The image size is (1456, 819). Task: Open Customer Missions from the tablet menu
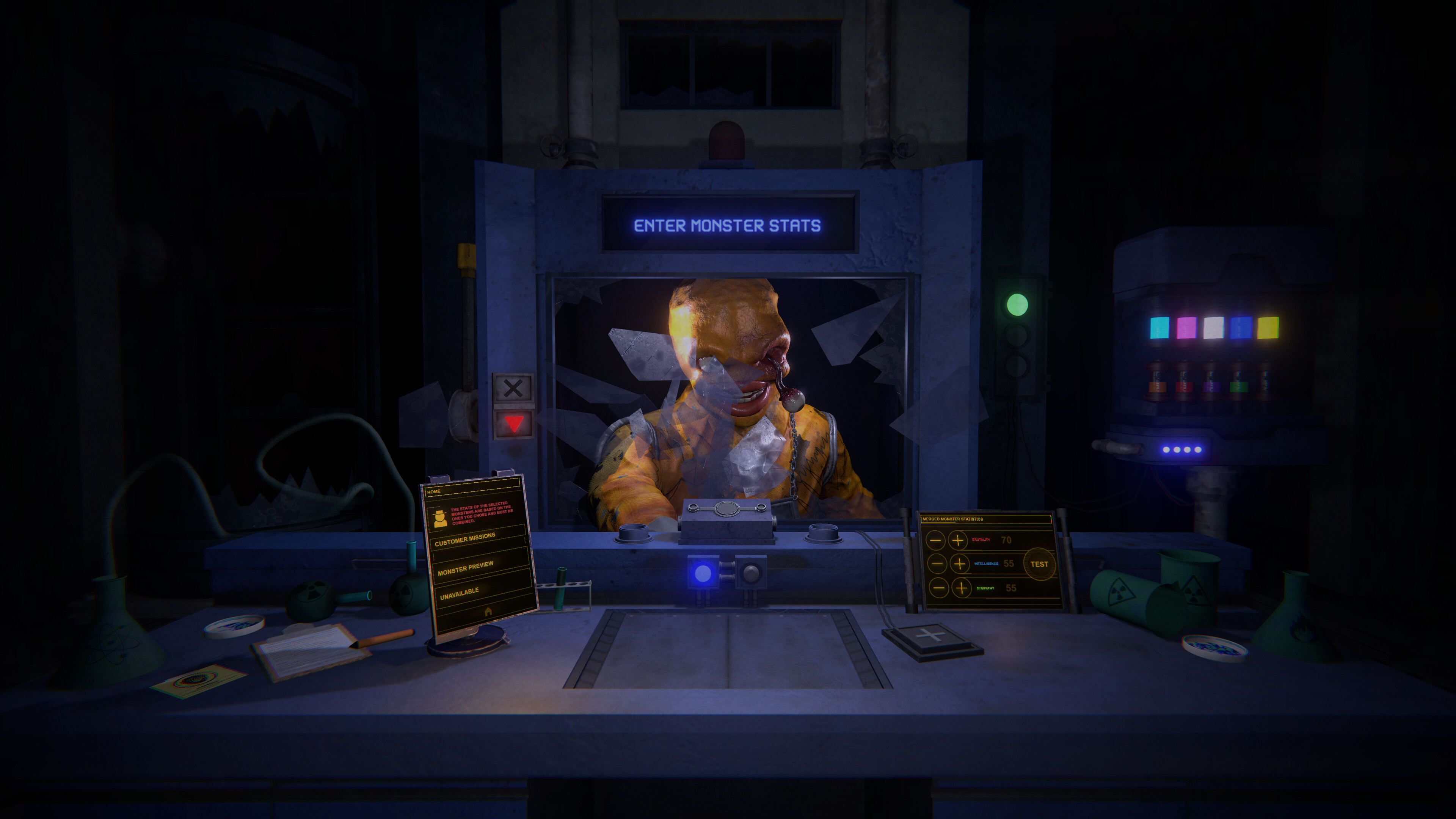466,540
